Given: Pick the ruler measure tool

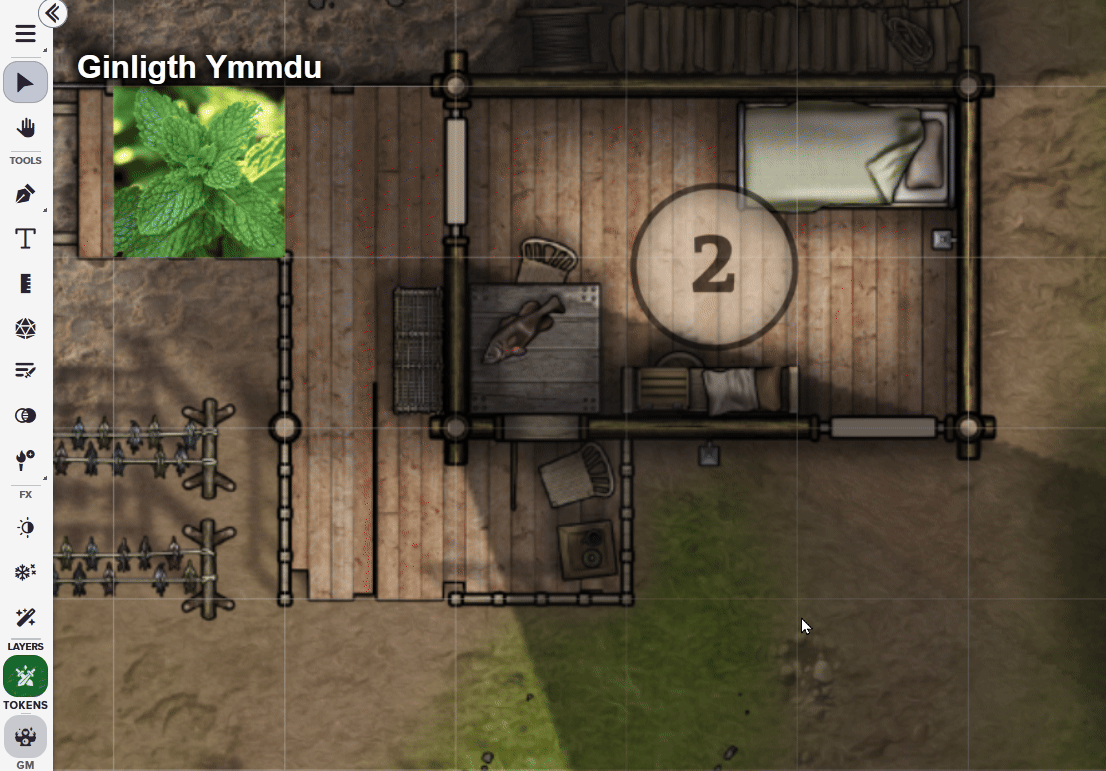Looking at the screenshot, I should click(26, 283).
